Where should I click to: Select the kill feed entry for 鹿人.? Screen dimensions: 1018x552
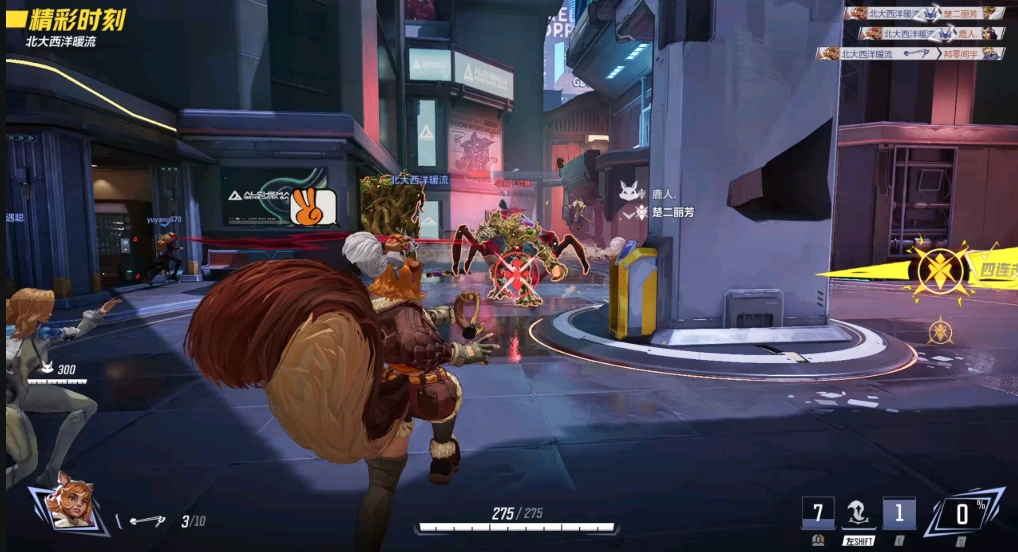coord(924,33)
